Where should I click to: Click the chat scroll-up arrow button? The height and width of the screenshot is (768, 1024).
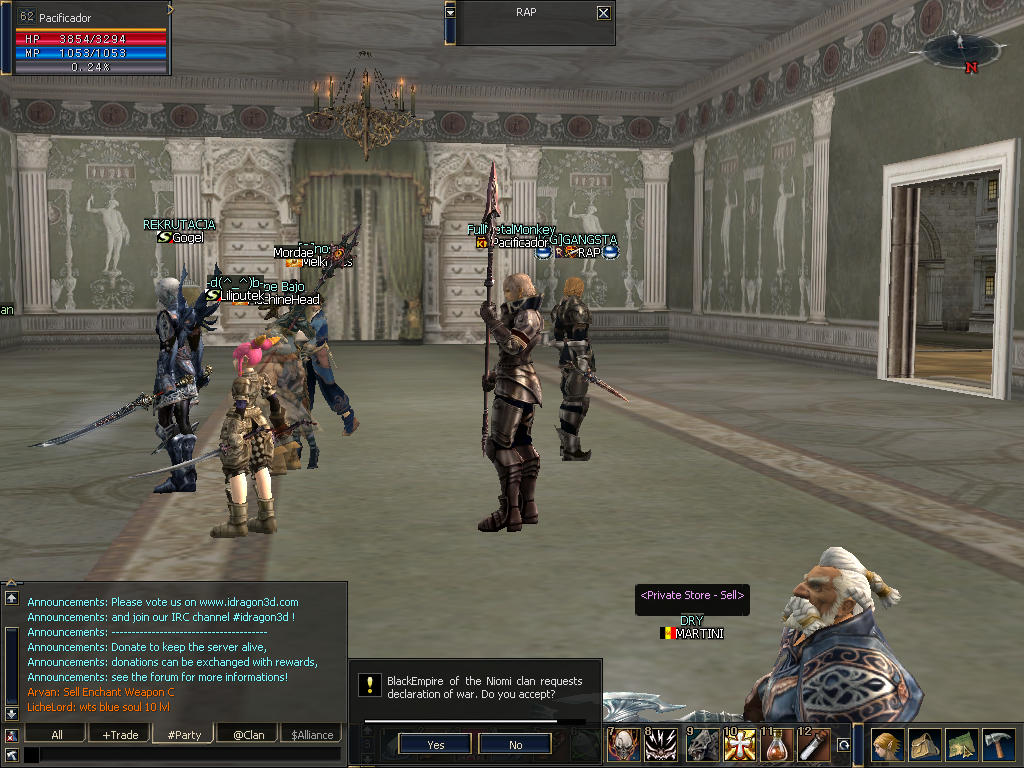[x=12, y=598]
